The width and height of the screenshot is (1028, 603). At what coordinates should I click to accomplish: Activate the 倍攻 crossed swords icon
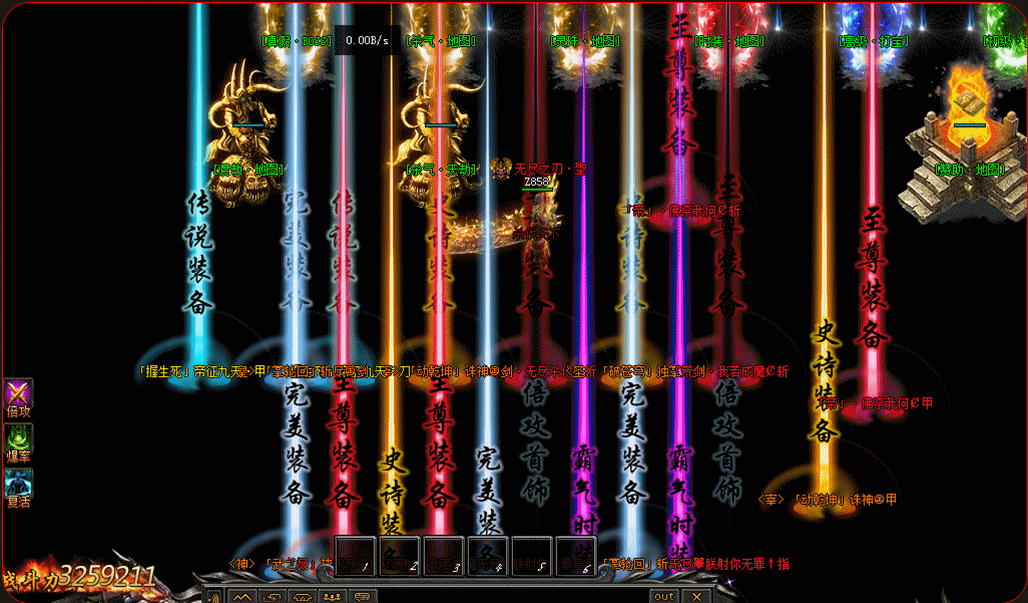[18, 392]
